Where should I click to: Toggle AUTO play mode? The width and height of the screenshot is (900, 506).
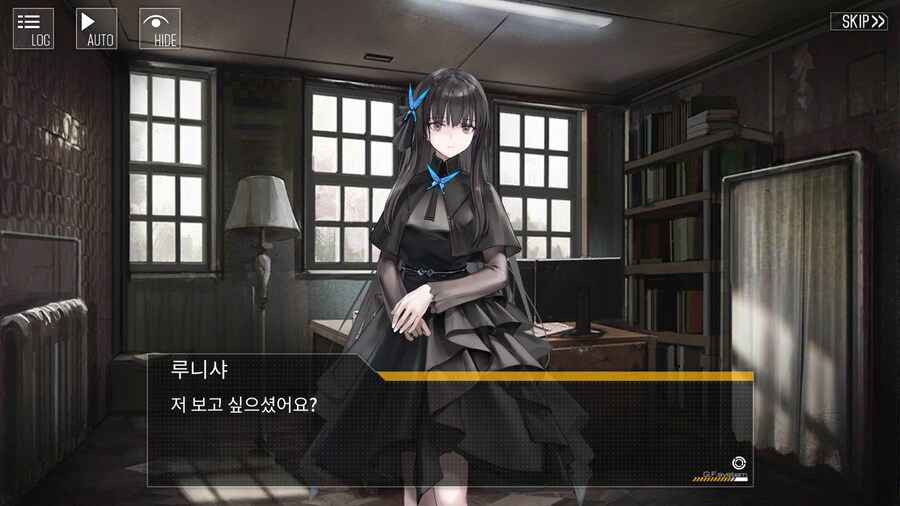pos(97,28)
